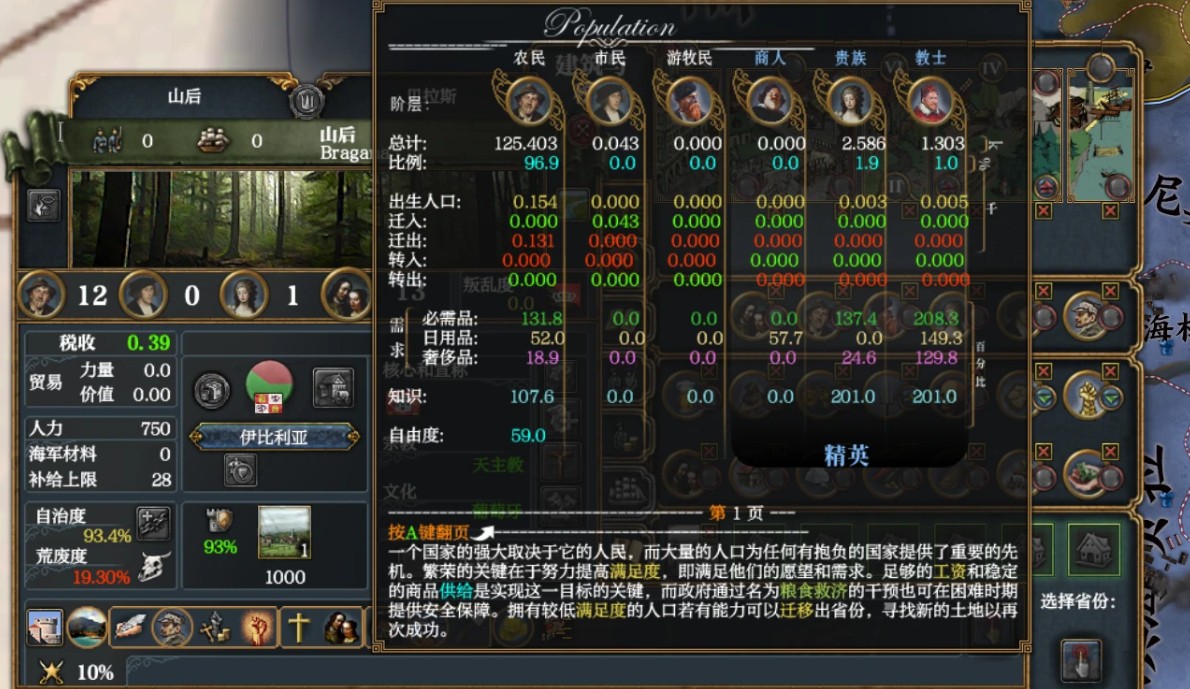Click the noblewoman portrait in province panel
1190x689 pixels.
click(x=243, y=295)
